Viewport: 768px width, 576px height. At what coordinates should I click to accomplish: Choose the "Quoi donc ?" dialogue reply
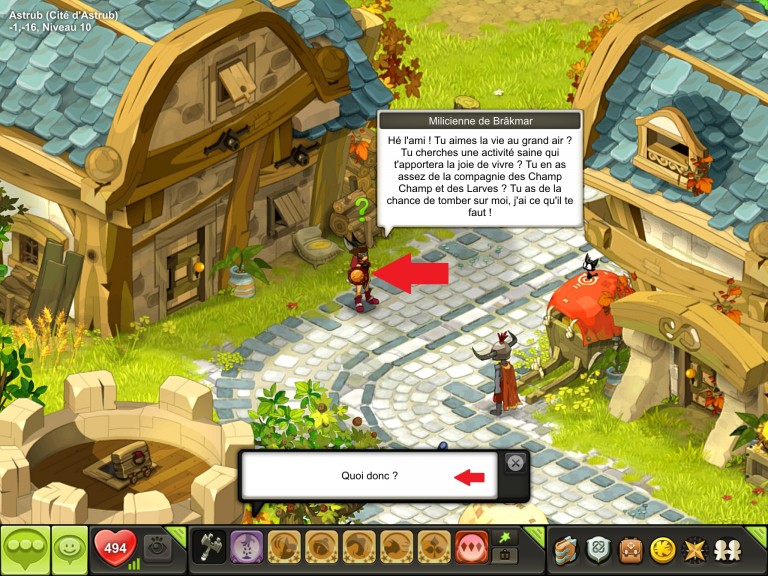(x=369, y=476)
